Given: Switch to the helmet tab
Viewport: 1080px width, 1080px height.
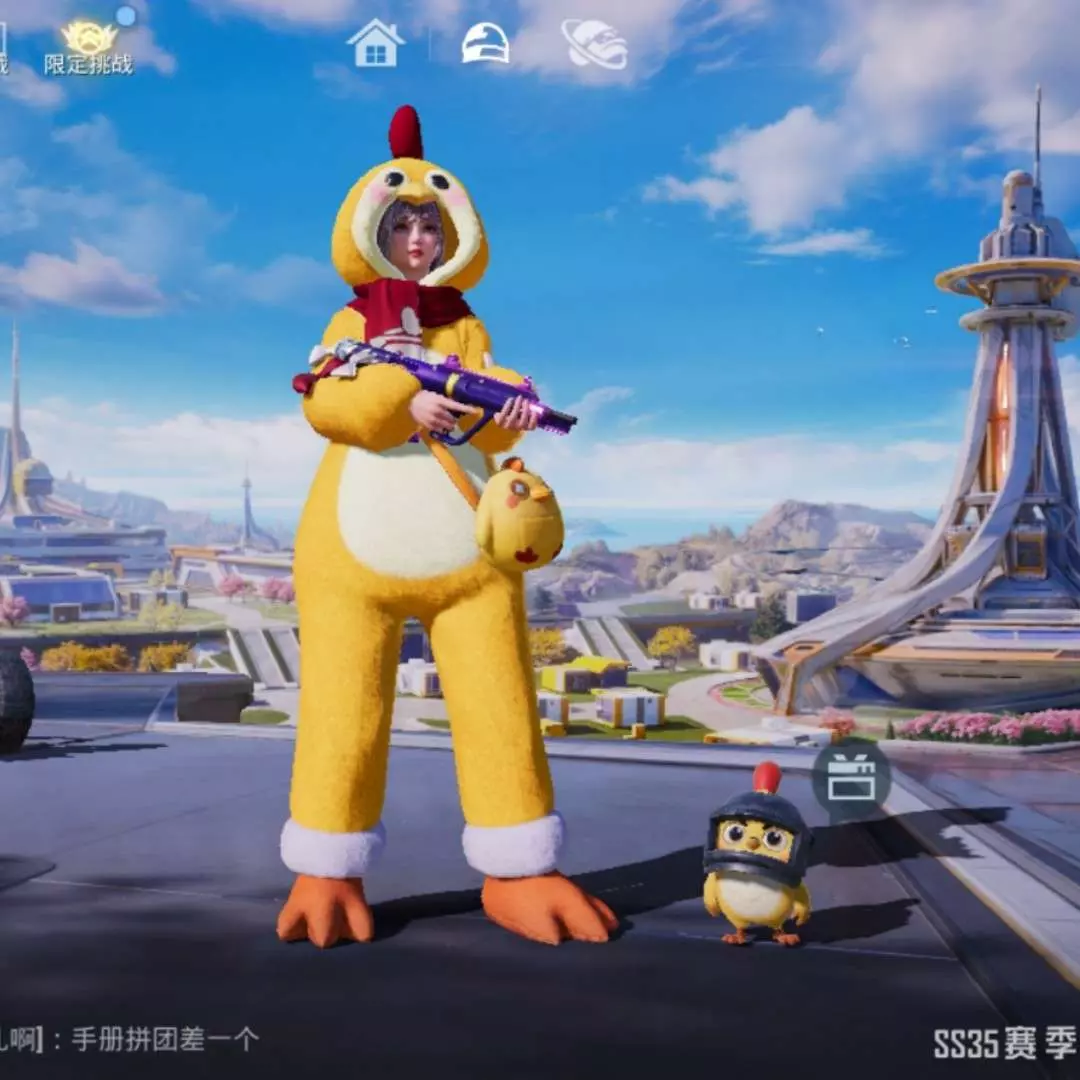Looking at the screenshot, I should [x=485, y=44].
